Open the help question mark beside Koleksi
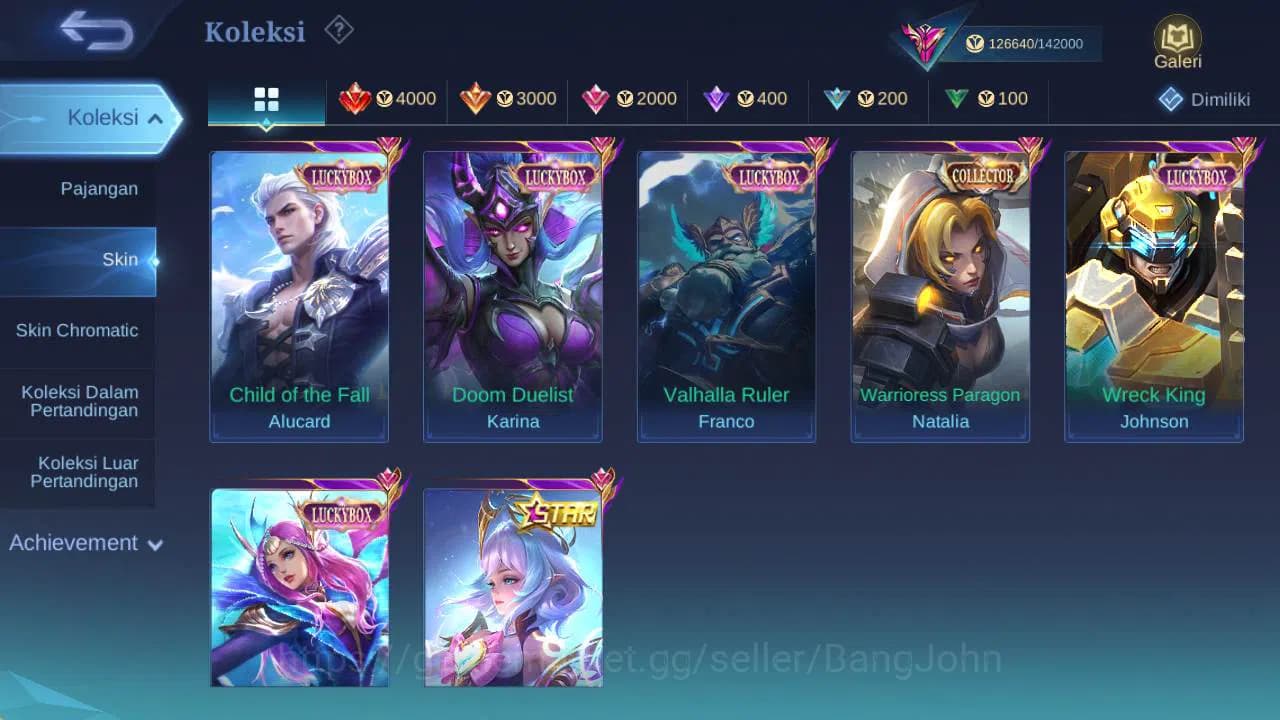Screen dimensions: 1280x720 click(x=338, y=31)
